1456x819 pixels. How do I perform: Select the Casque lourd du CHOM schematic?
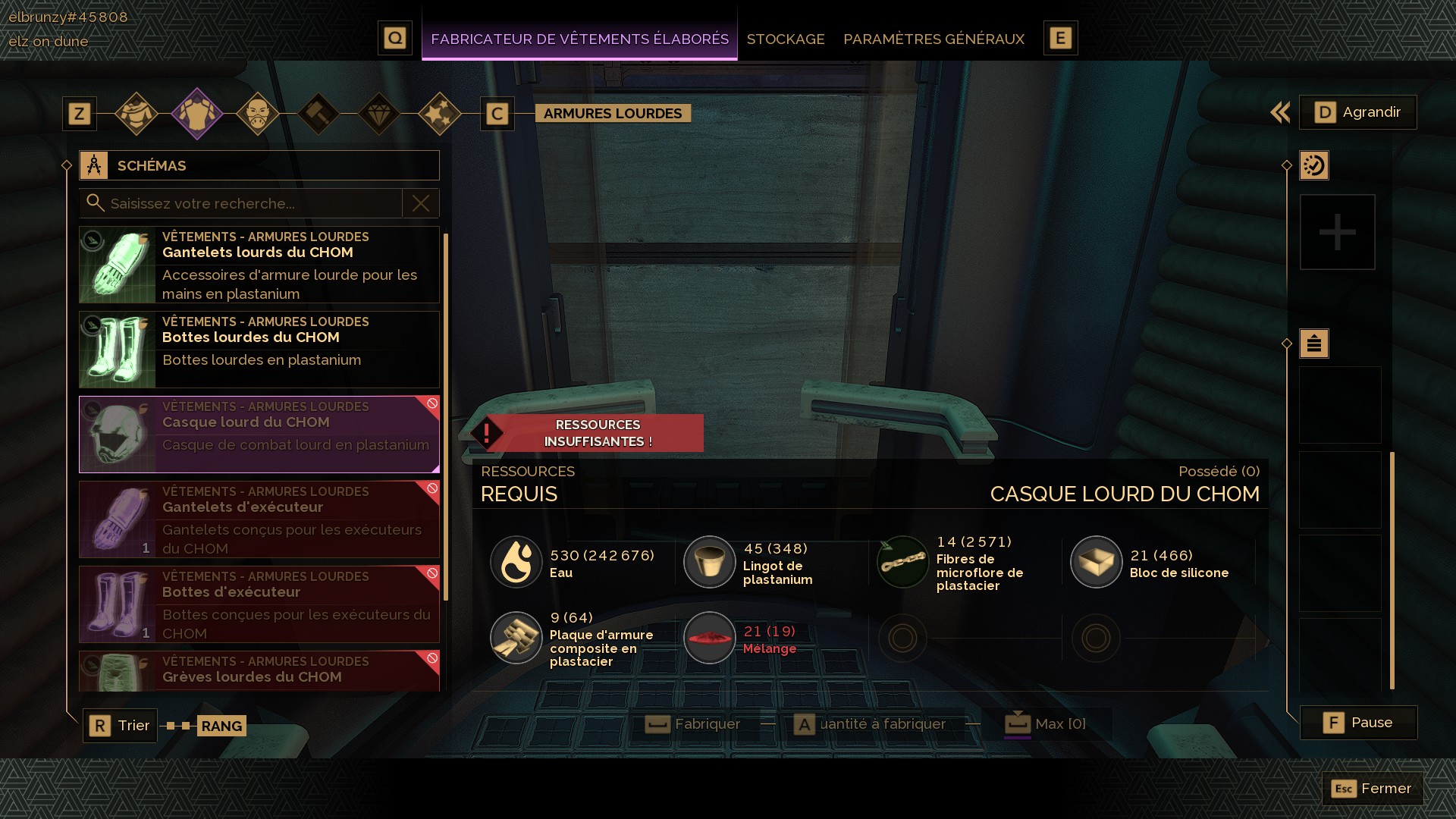(x=259, y=435)
